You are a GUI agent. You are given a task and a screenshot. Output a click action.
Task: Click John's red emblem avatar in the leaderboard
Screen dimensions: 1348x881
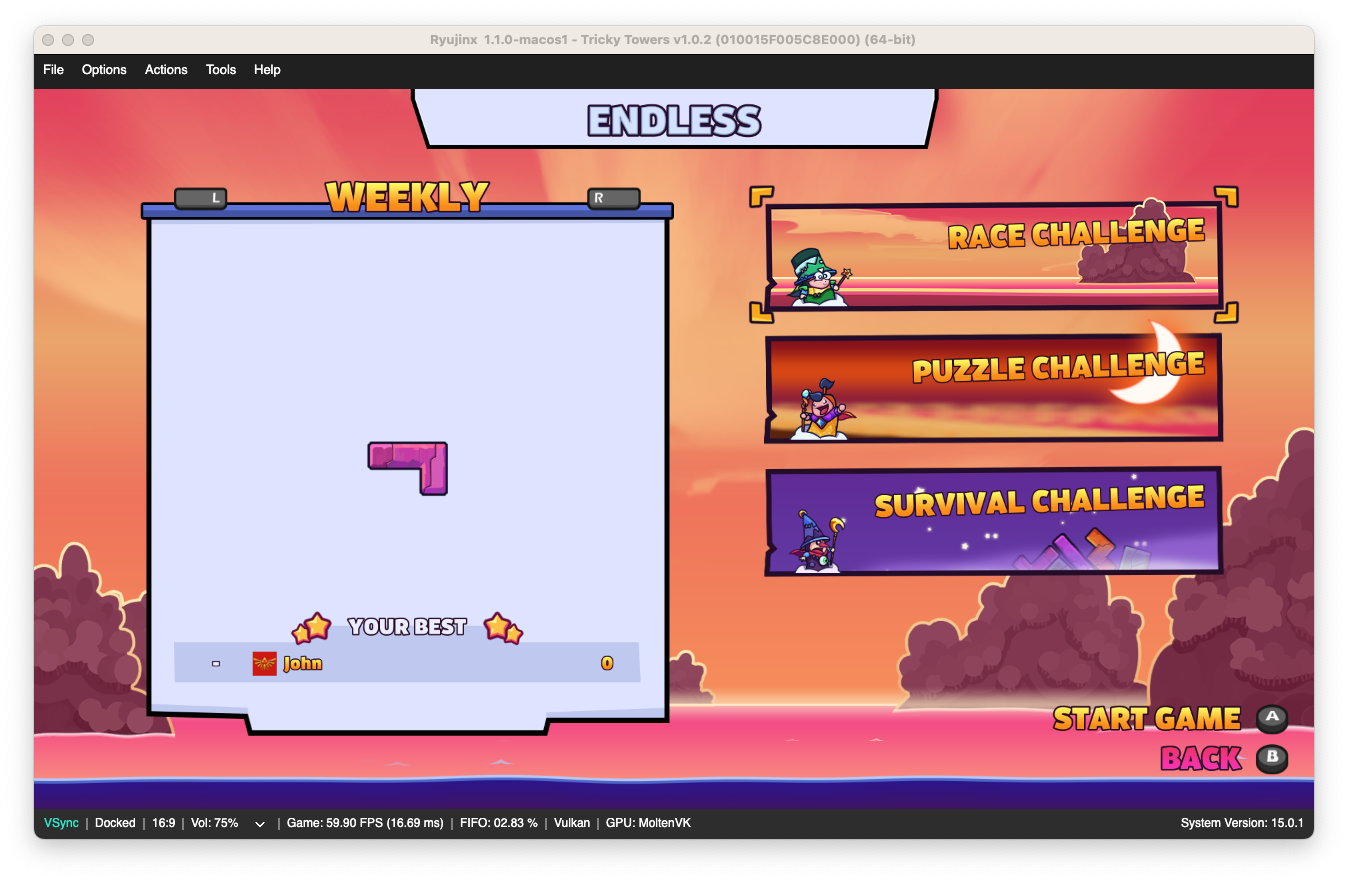point(264,662)
